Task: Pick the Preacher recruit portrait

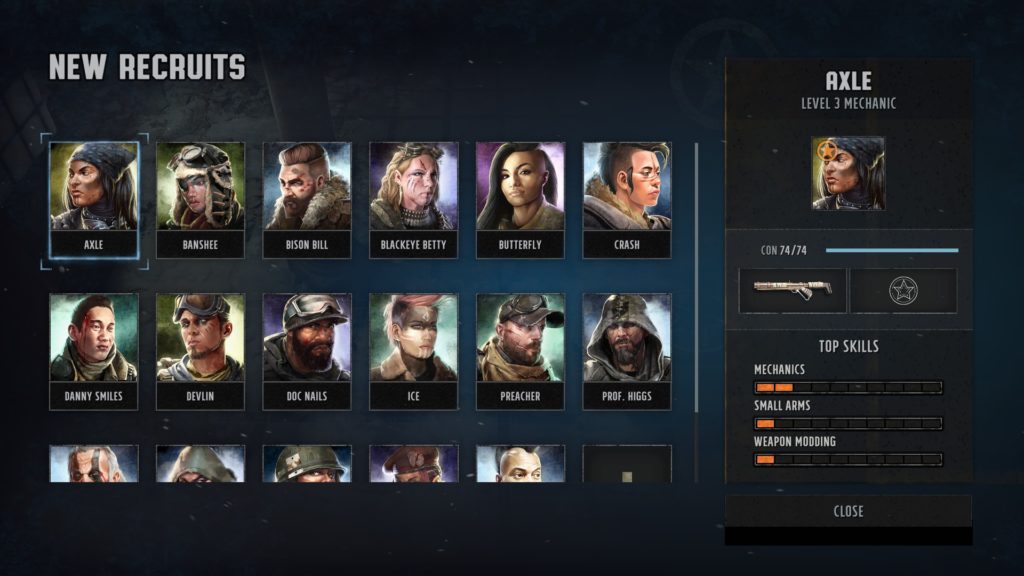Action: coord(520,350)
